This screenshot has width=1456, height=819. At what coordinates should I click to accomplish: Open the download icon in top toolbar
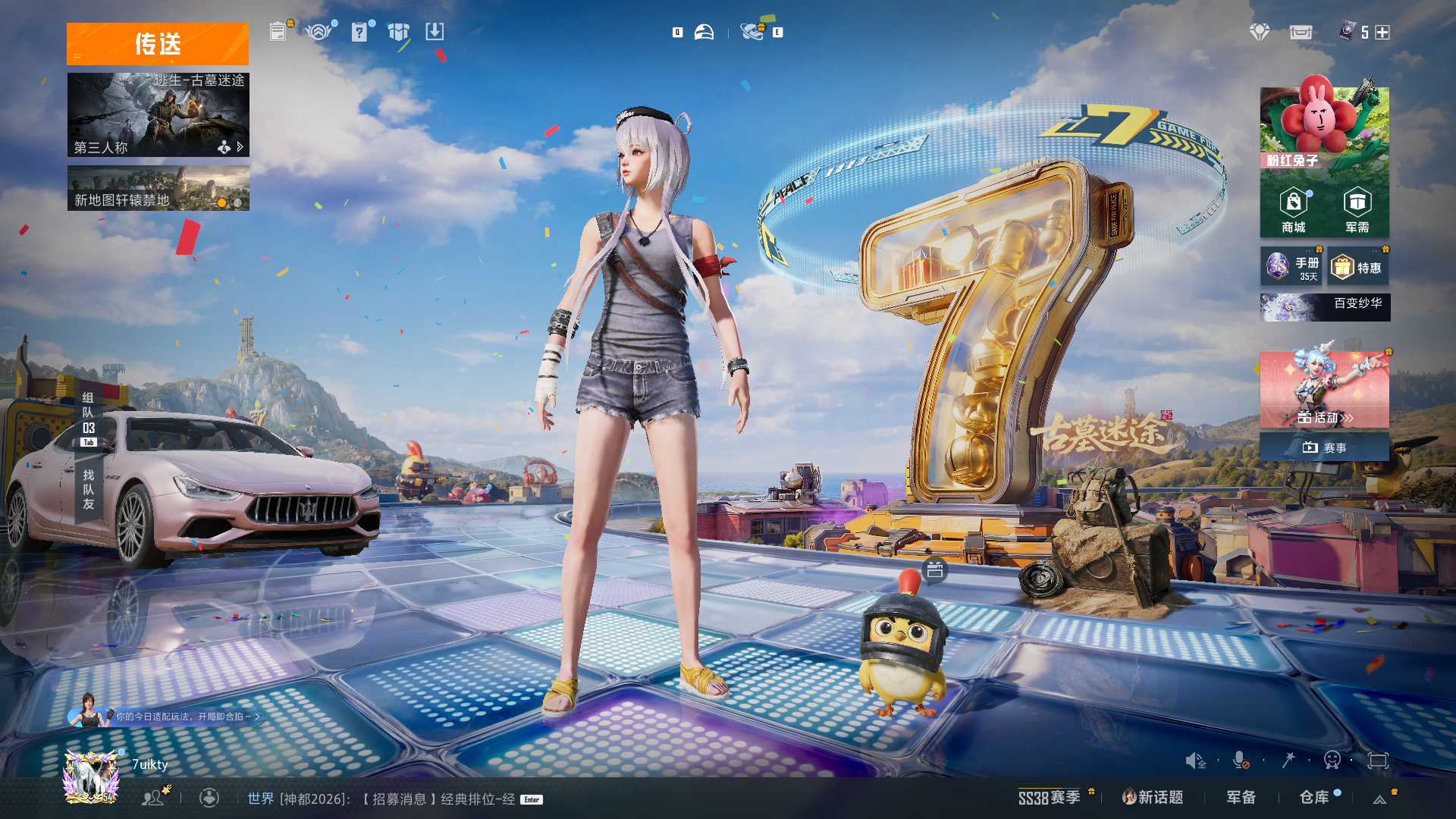[435, 32]
